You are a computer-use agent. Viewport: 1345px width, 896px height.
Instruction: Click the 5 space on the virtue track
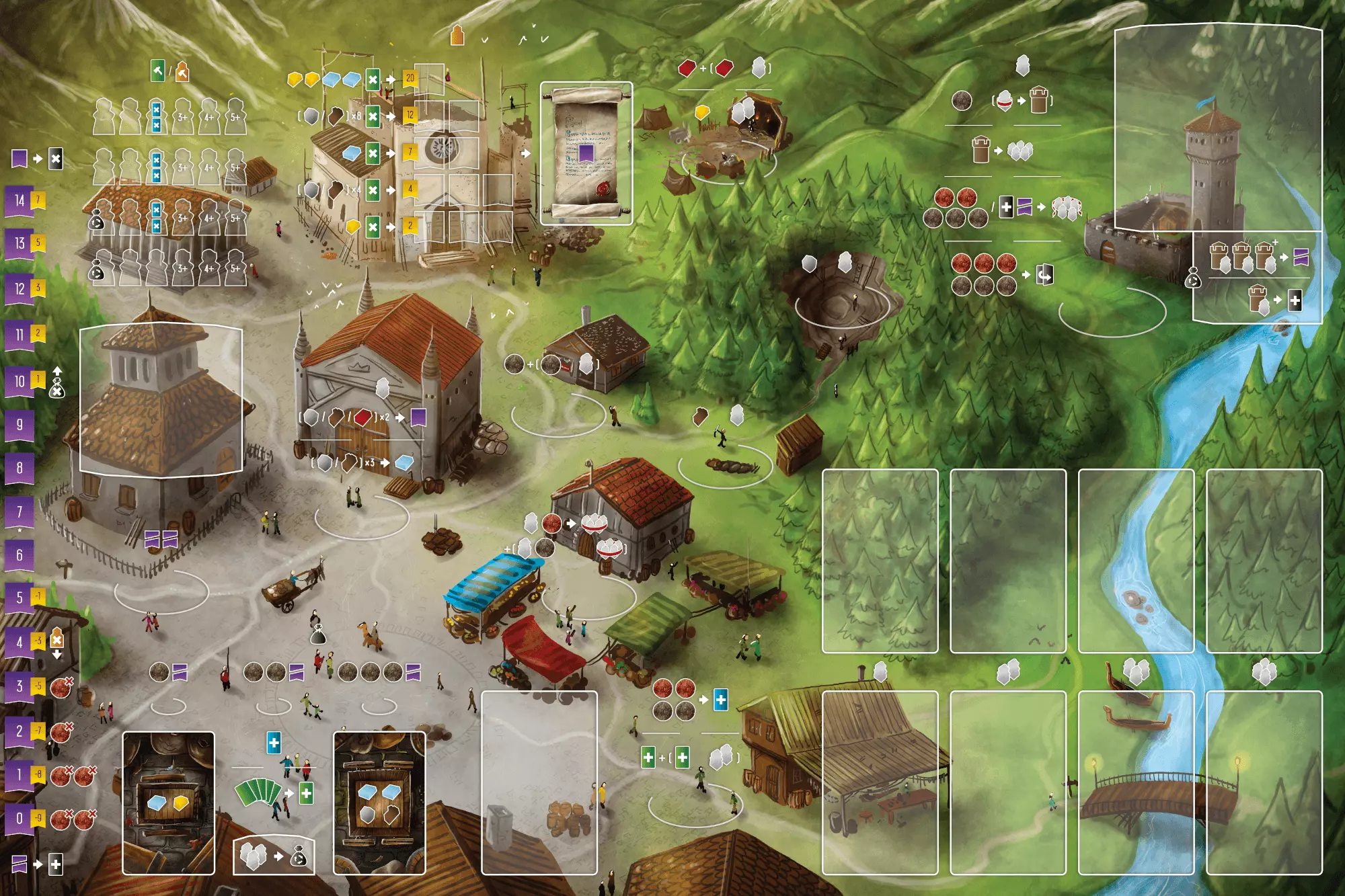[20, 597]
